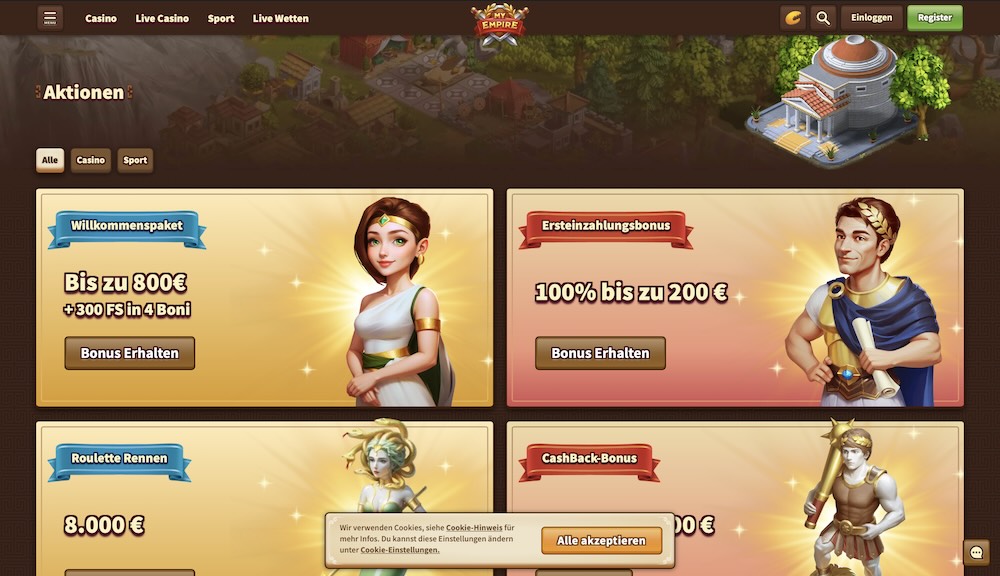Claim the Ersteinzahlungsbonus with Bonus Erhalten
Screen dimensions: 1000x576
tap(600, 353)
